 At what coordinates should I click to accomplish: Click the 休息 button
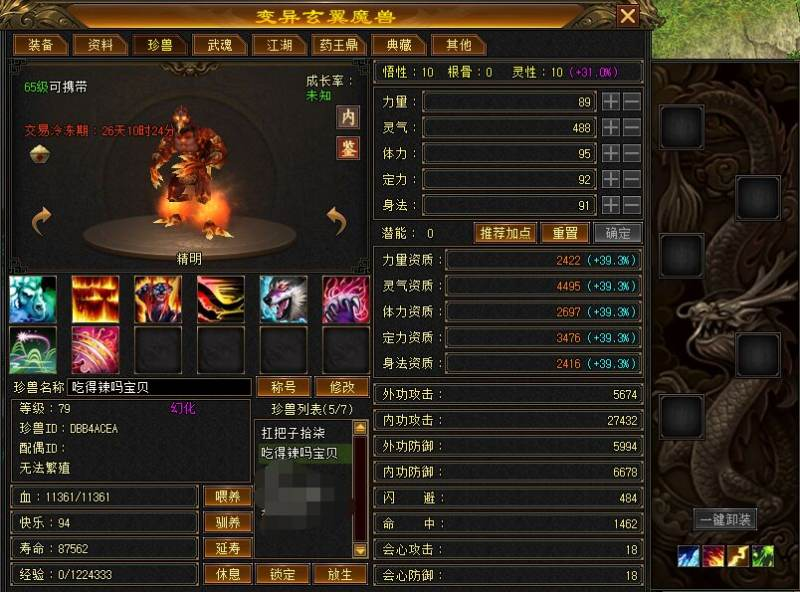pyautogui.click(x=228, y=574)
